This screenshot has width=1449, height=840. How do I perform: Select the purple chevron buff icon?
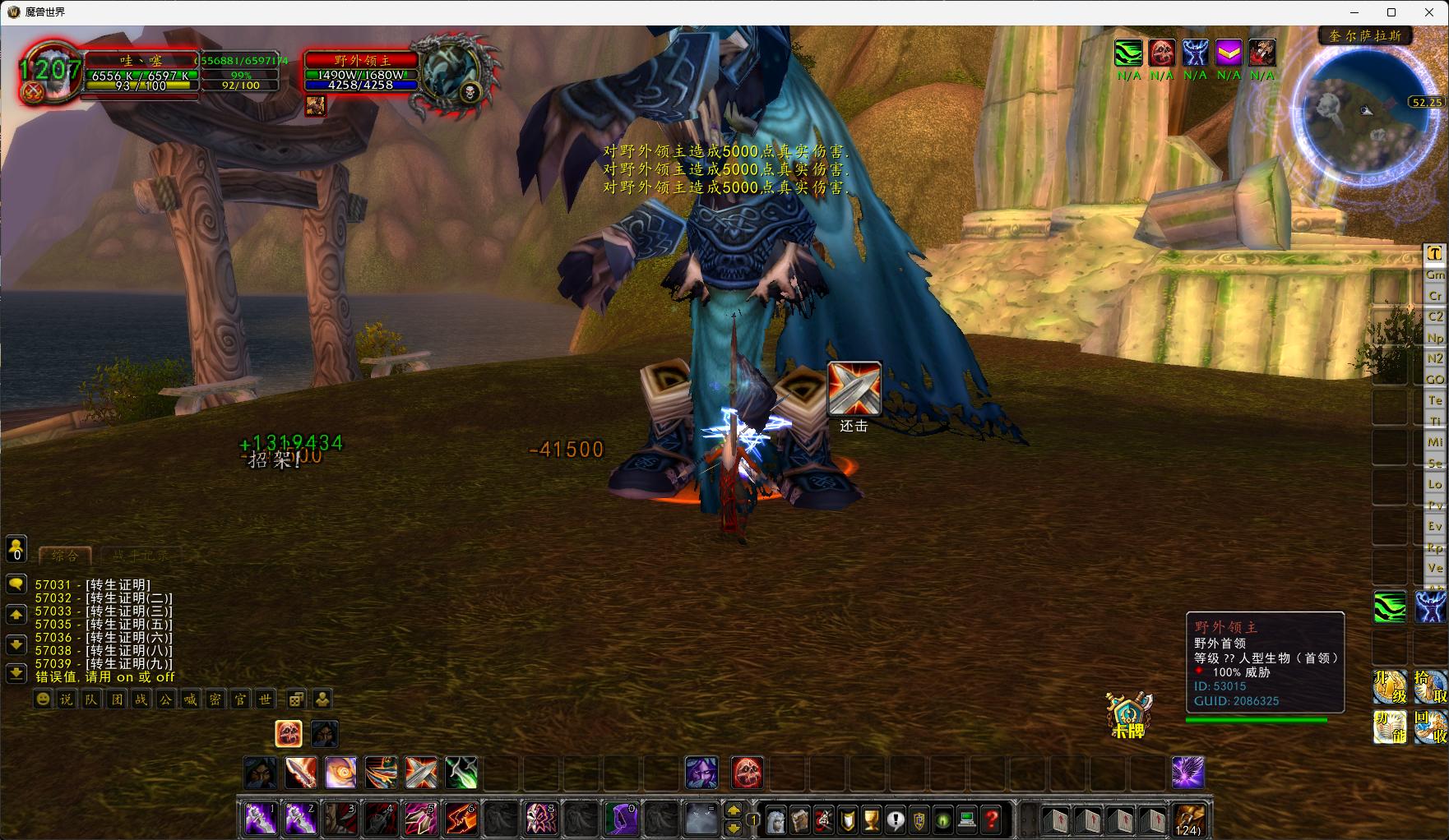click(1229, 53)
